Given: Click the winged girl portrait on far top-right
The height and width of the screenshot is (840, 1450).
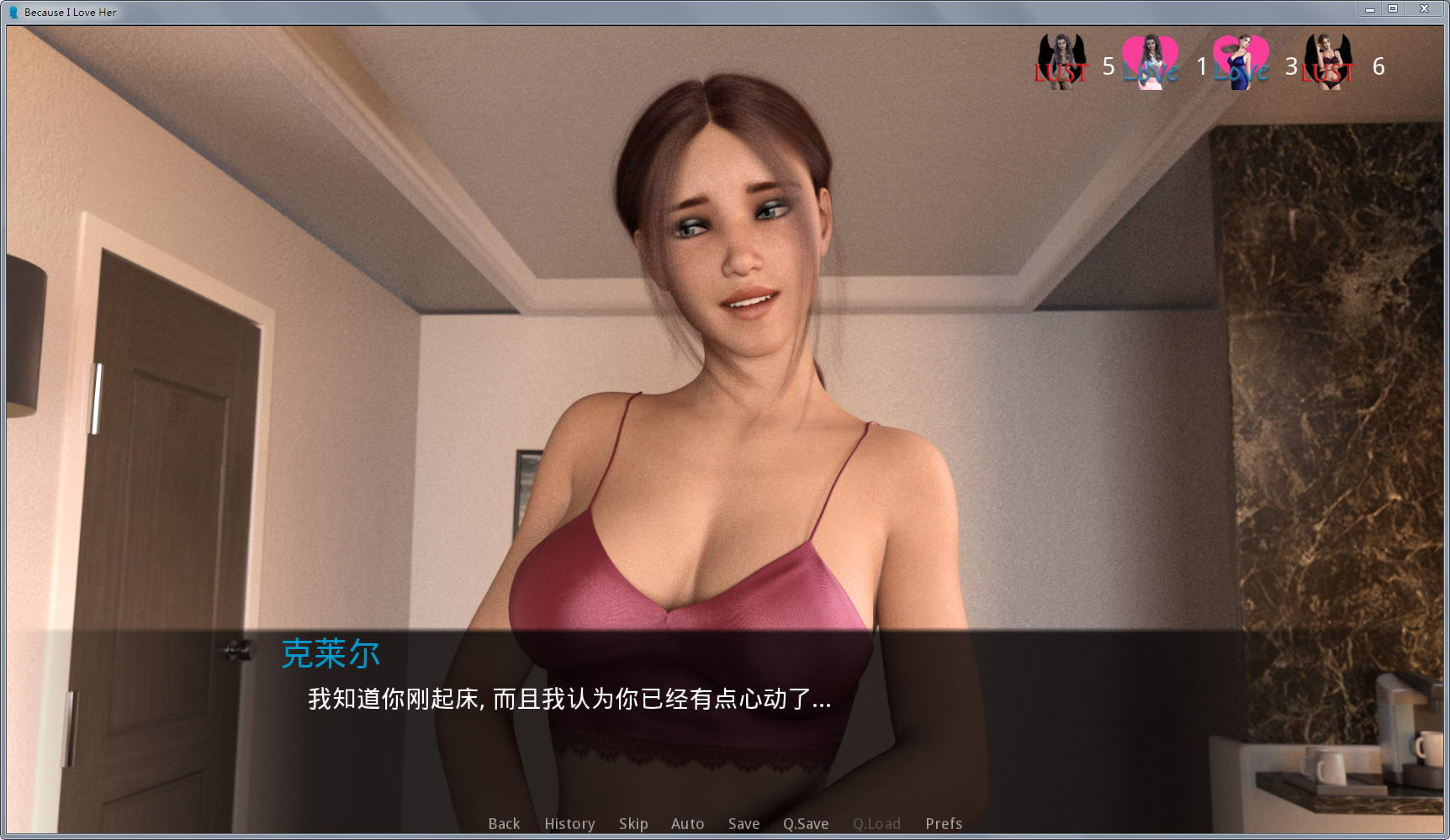Looking at the screenshot, I should [x=1327, y=61].
